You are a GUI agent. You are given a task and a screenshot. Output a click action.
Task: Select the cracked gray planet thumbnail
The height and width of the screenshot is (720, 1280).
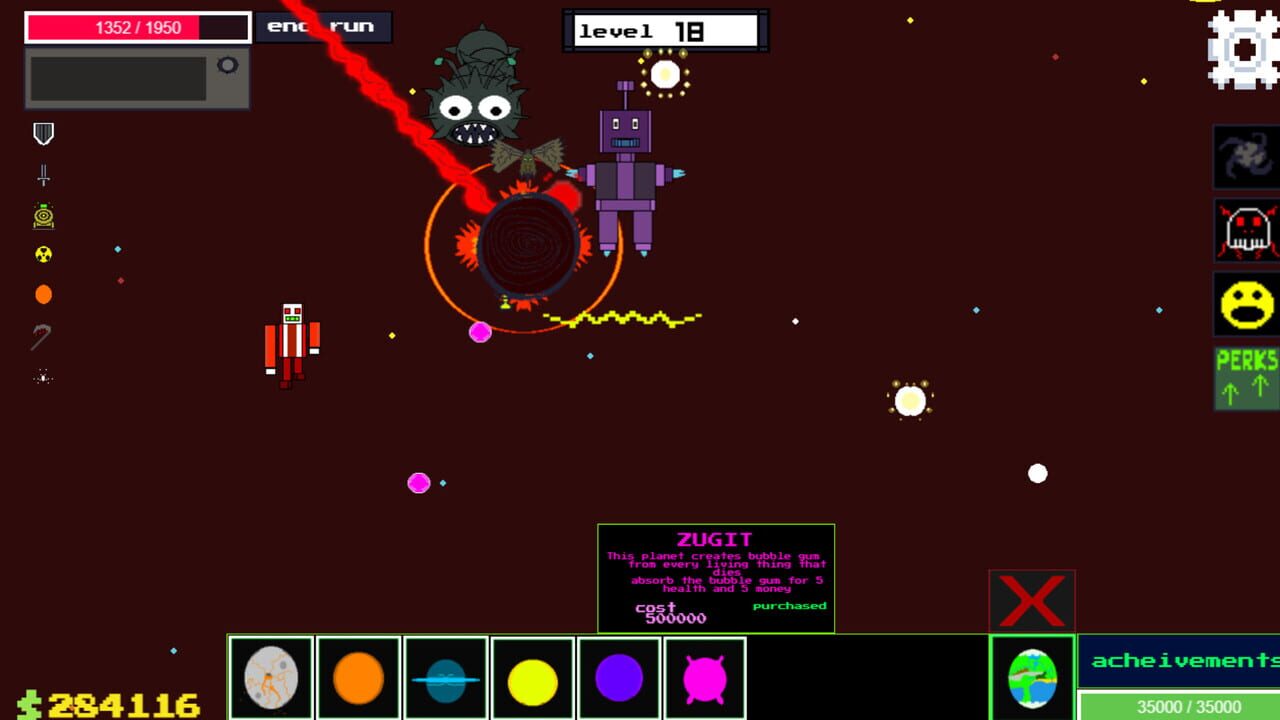(271, 677)
